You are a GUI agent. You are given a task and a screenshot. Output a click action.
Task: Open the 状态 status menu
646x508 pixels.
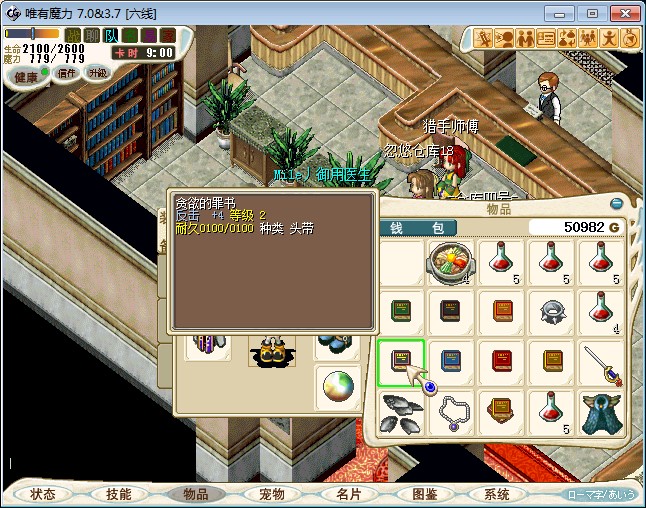coord(43,494)
